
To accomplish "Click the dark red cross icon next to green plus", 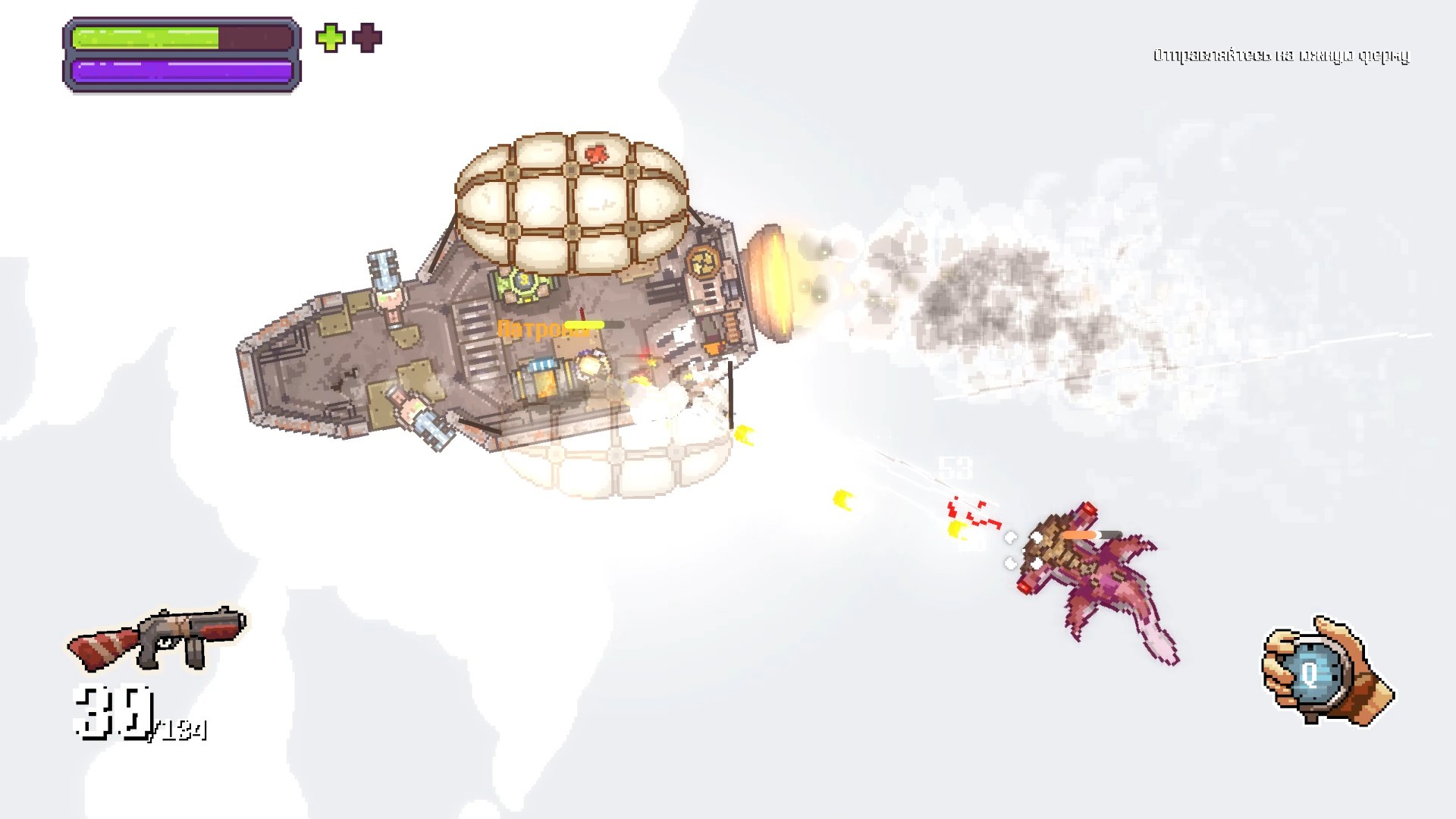I will point(367,38).
